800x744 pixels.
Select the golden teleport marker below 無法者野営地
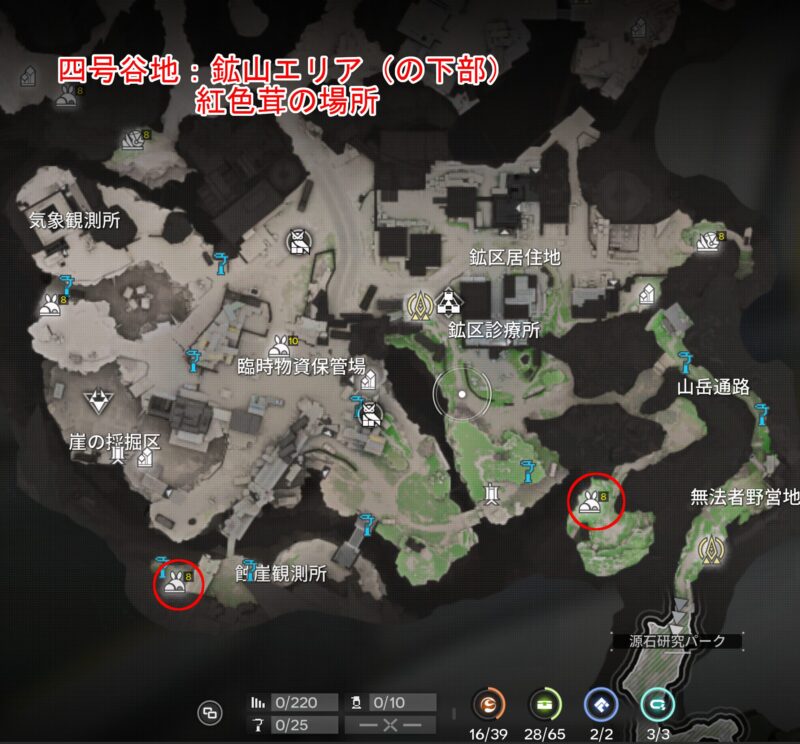(712, 548)
